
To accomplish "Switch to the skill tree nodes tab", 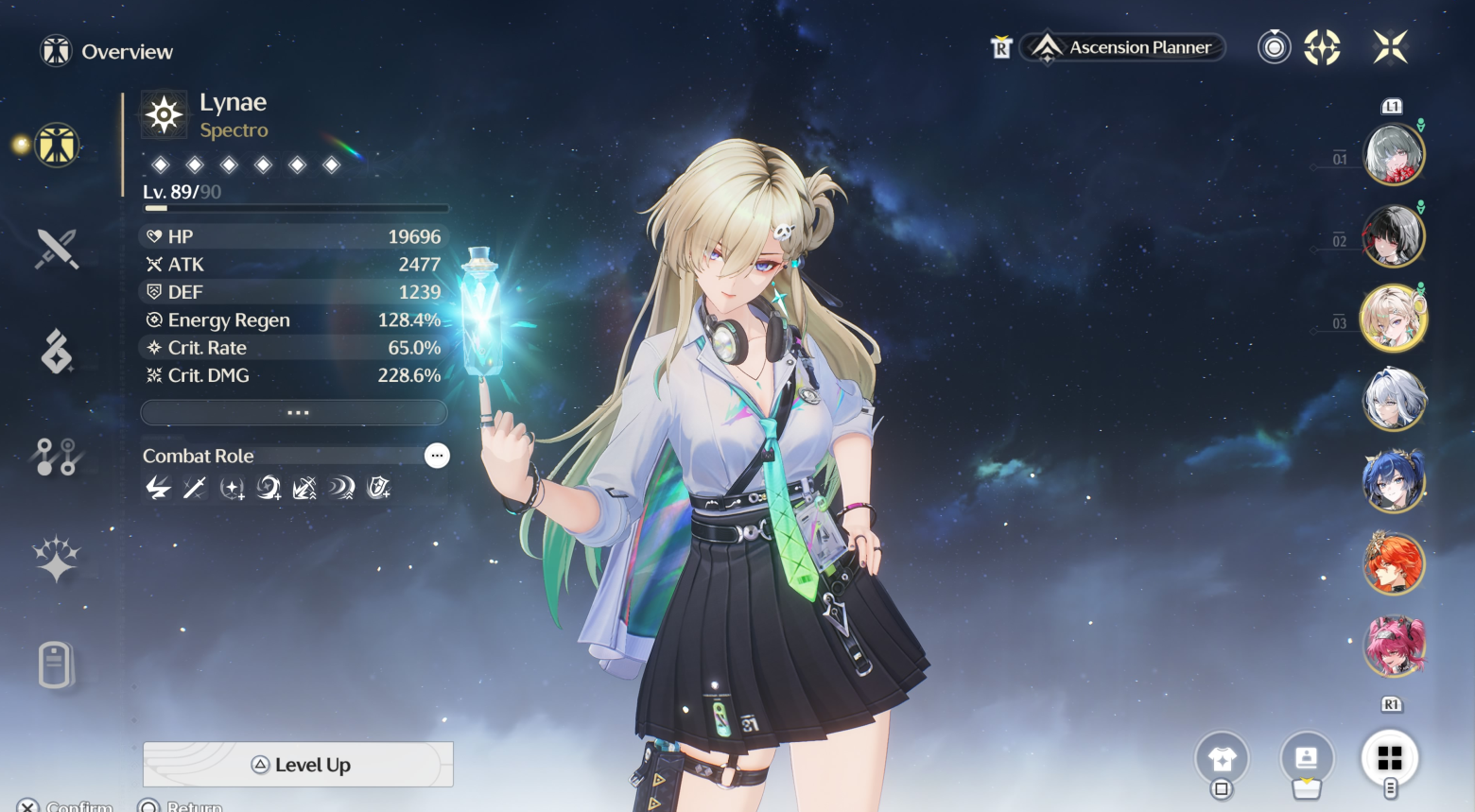I will pyautogui.click(x=57, y=457).
